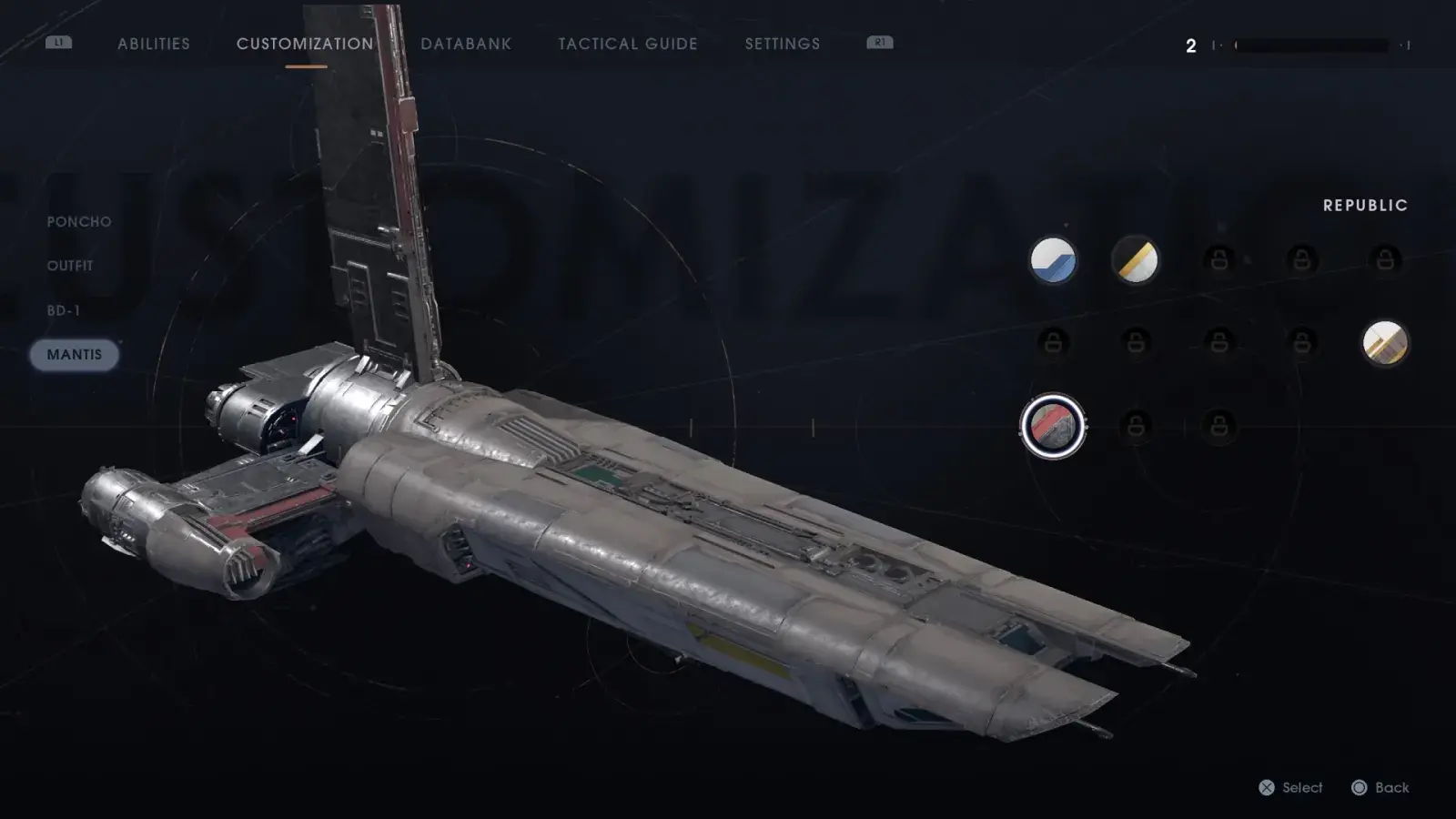Open the BD-1 customization category
The width and height of the screenshot is (1456, 819).
tap(64, 310)
